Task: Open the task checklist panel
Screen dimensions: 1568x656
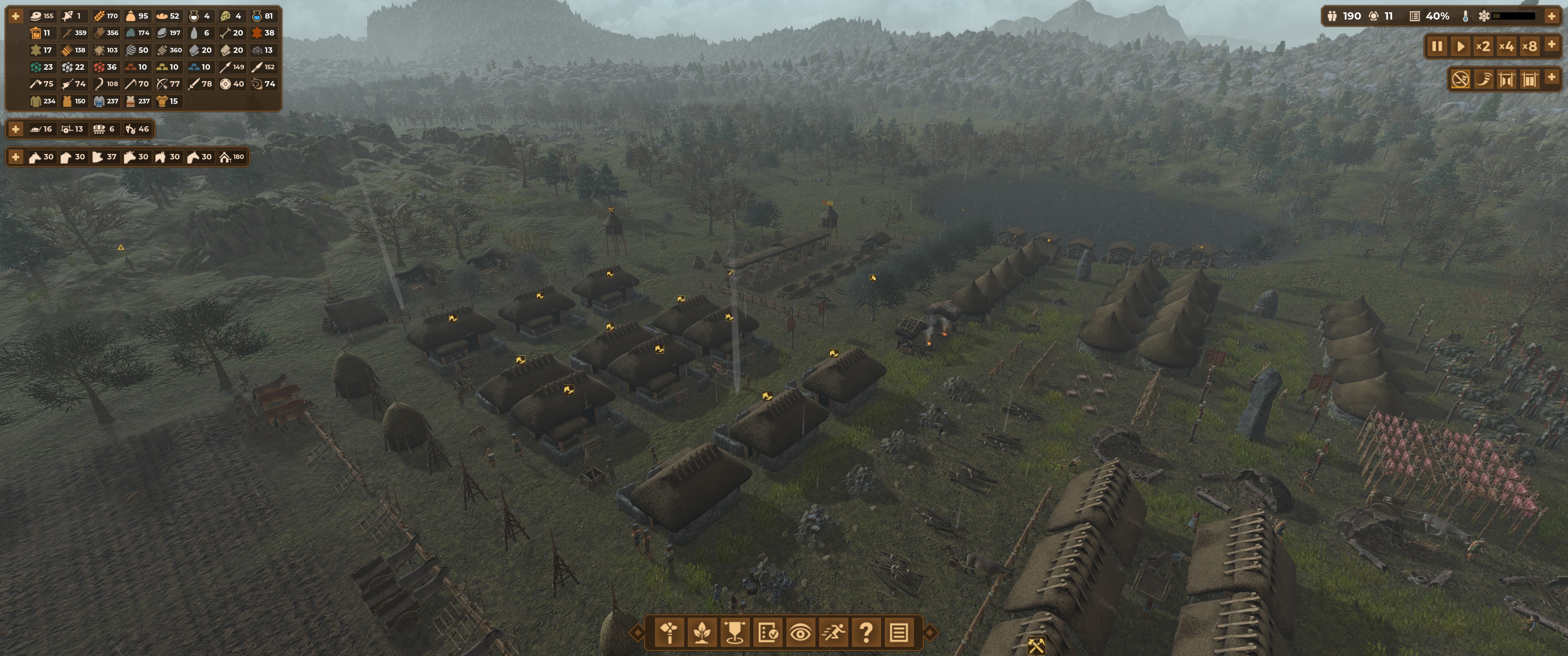Action: point(768,633)
